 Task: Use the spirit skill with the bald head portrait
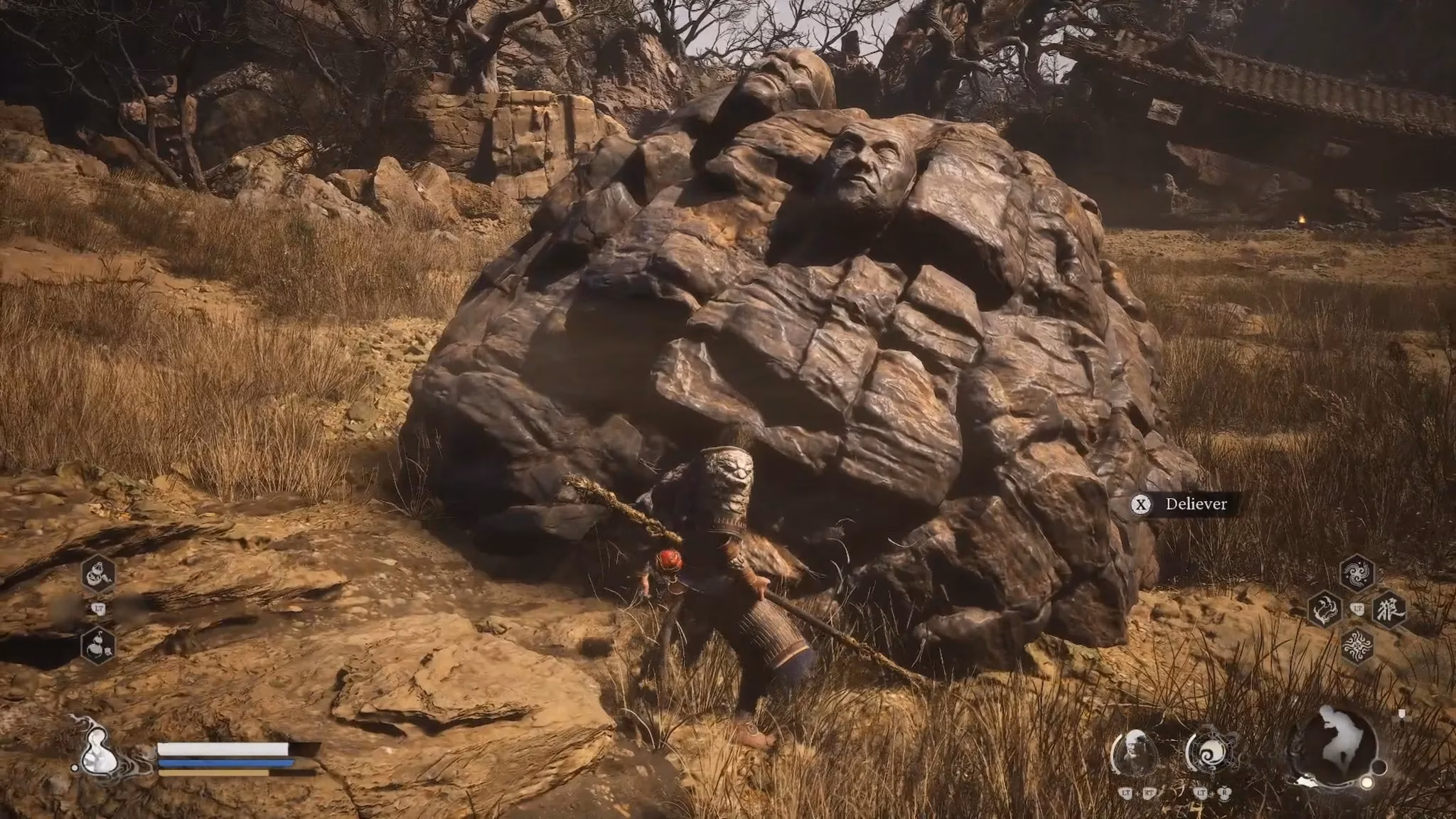coord(1135,752)
